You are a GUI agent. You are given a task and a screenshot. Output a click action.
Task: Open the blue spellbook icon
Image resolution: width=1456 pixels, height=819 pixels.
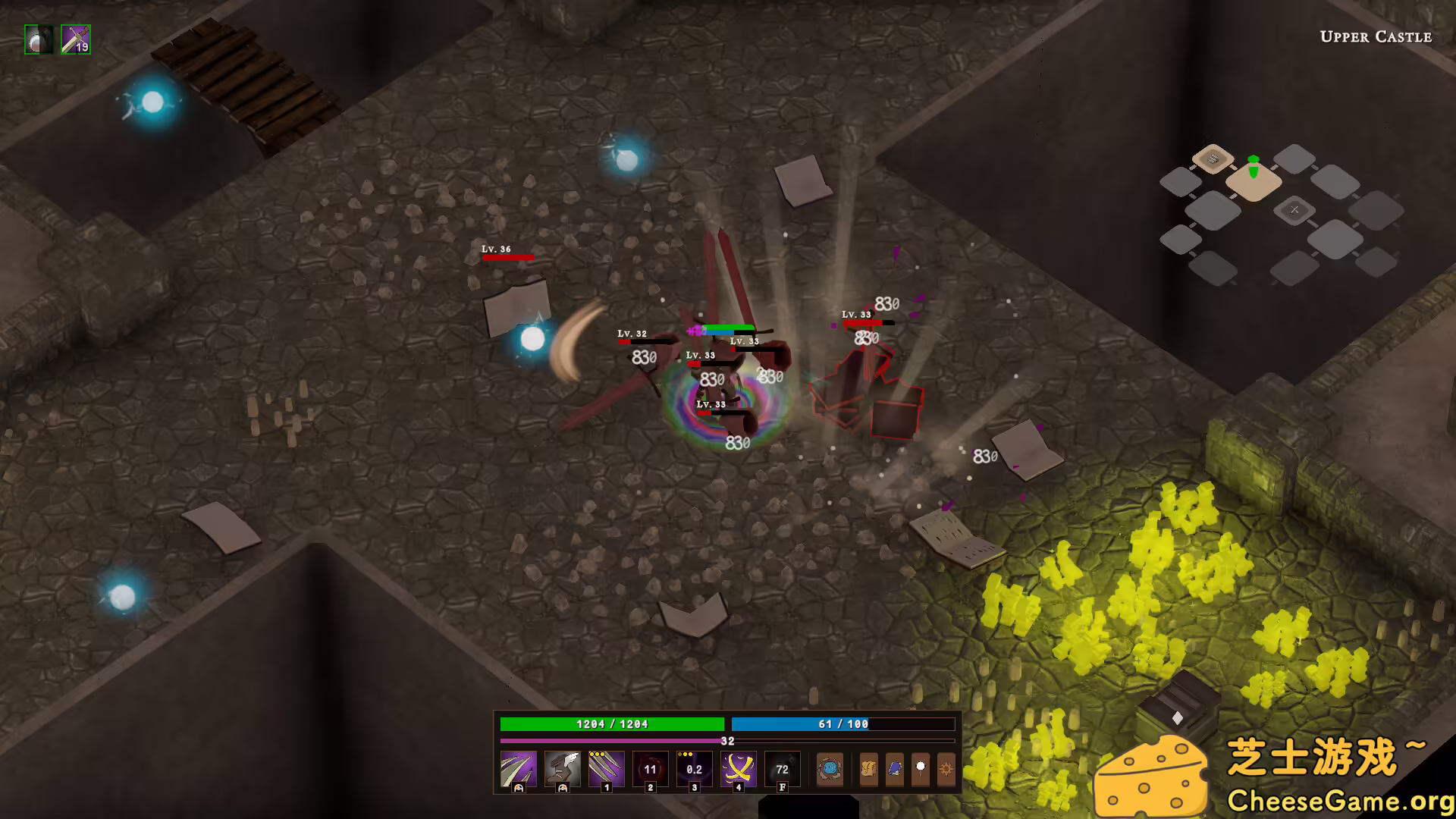[895, 769]
